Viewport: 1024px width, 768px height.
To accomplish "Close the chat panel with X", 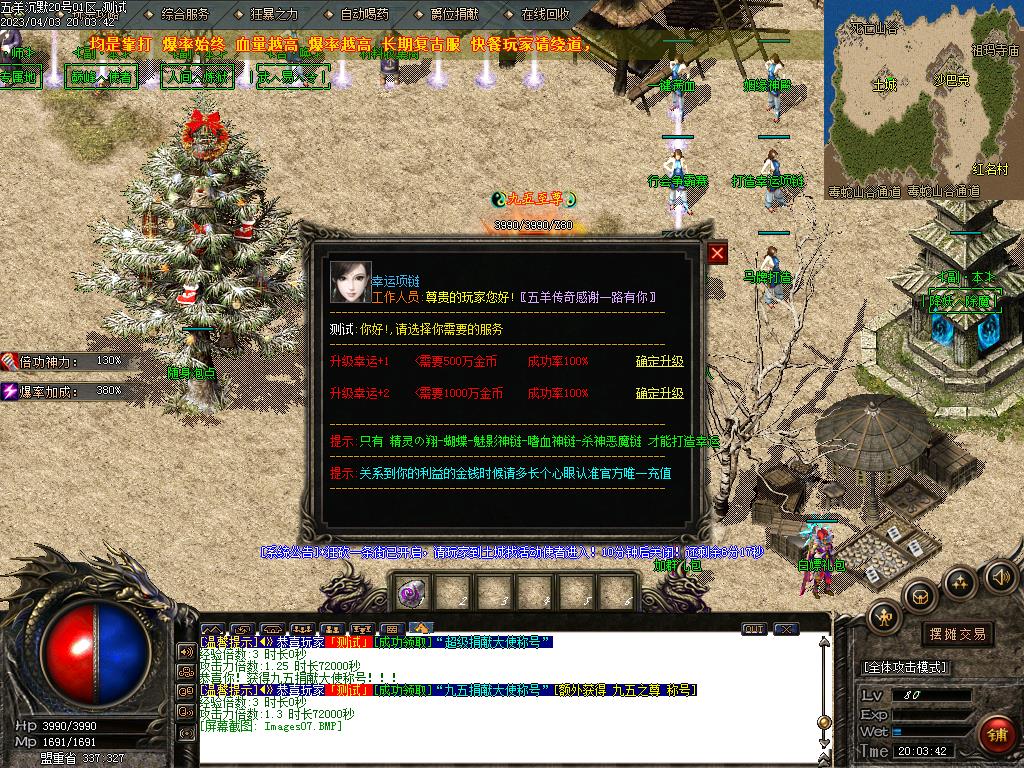I will coord(787,629).
